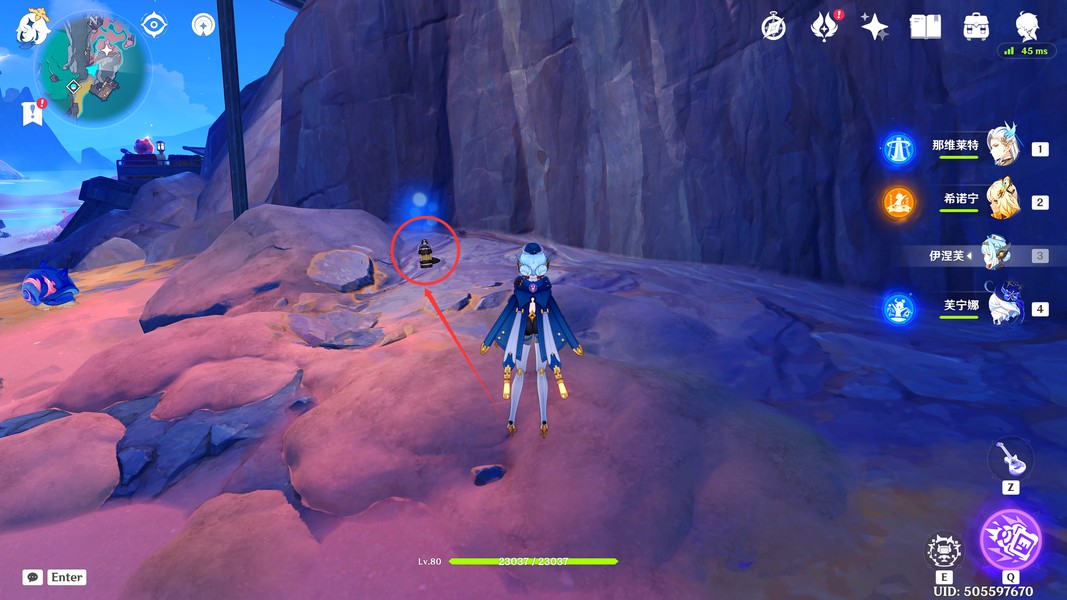Trigger 那维莱特's blue elemental burst icon
1067x600 pixels.
tap(898, 150)
